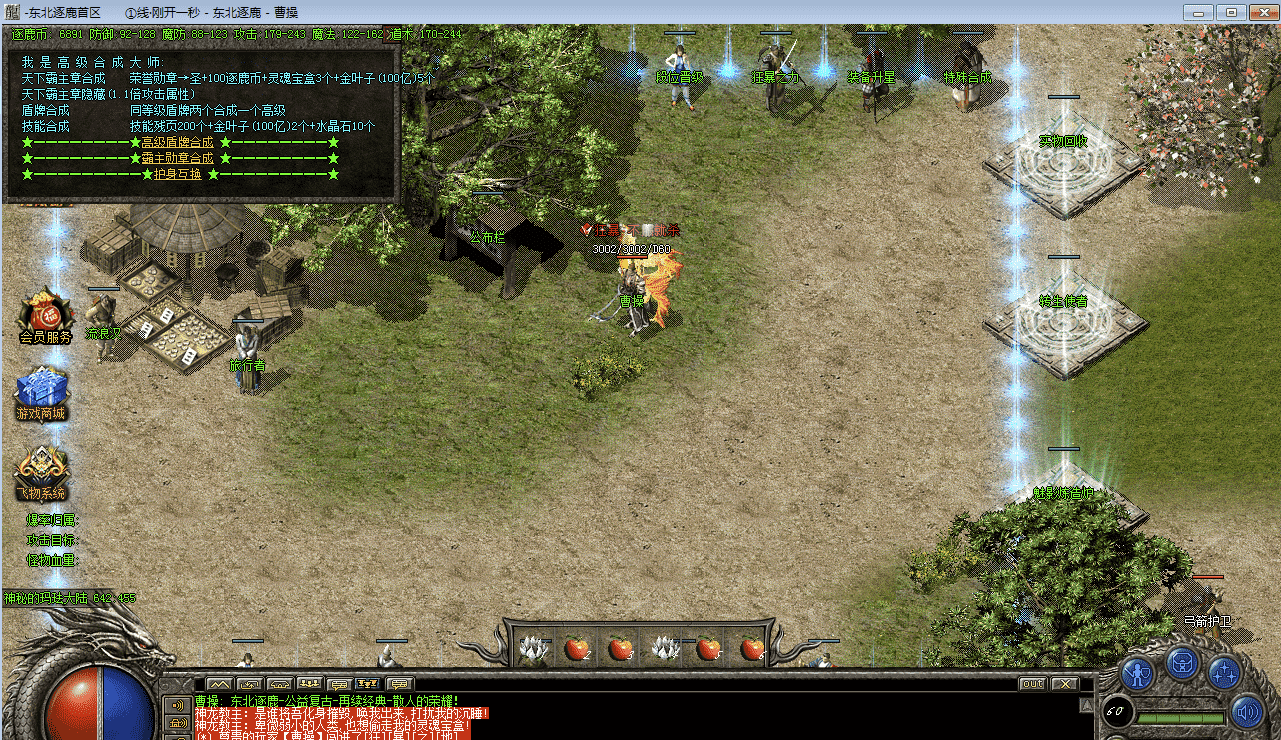Open the character figure round button
Viewport: 1281px width, 740px height.
pyautogui.click(x=1138, y=671)
